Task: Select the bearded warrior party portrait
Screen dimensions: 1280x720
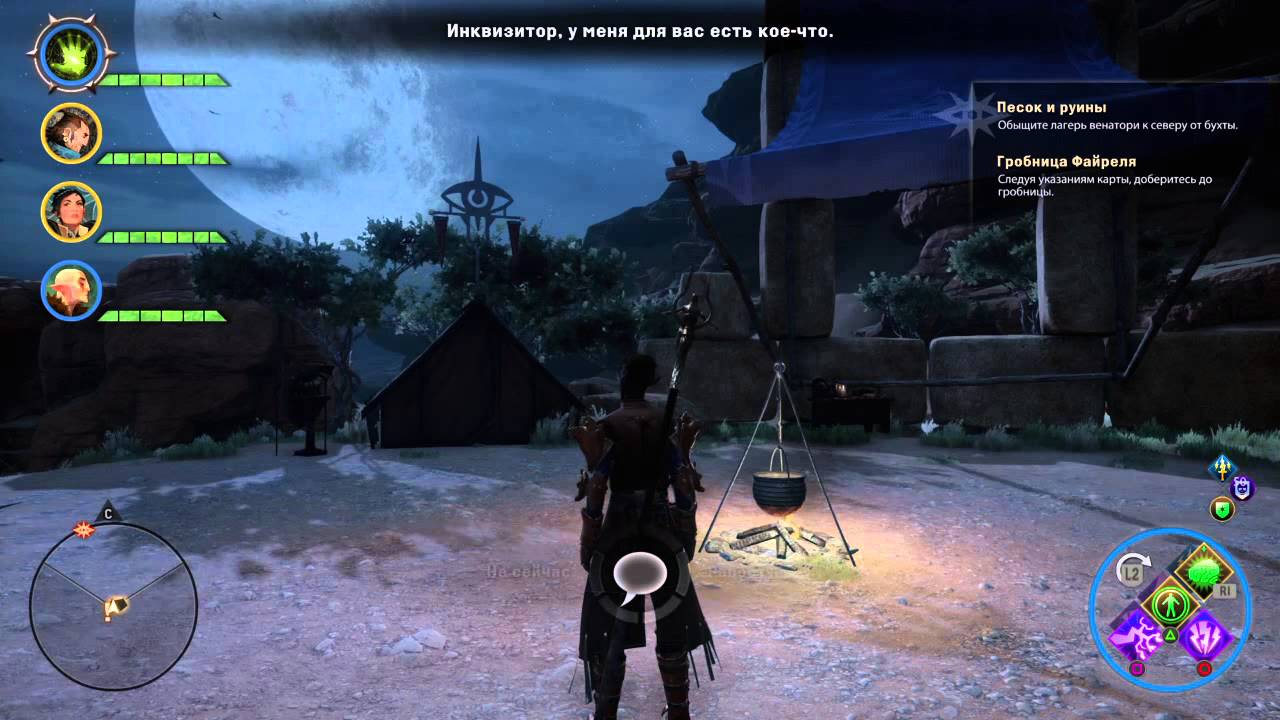Action: point(70,132)
